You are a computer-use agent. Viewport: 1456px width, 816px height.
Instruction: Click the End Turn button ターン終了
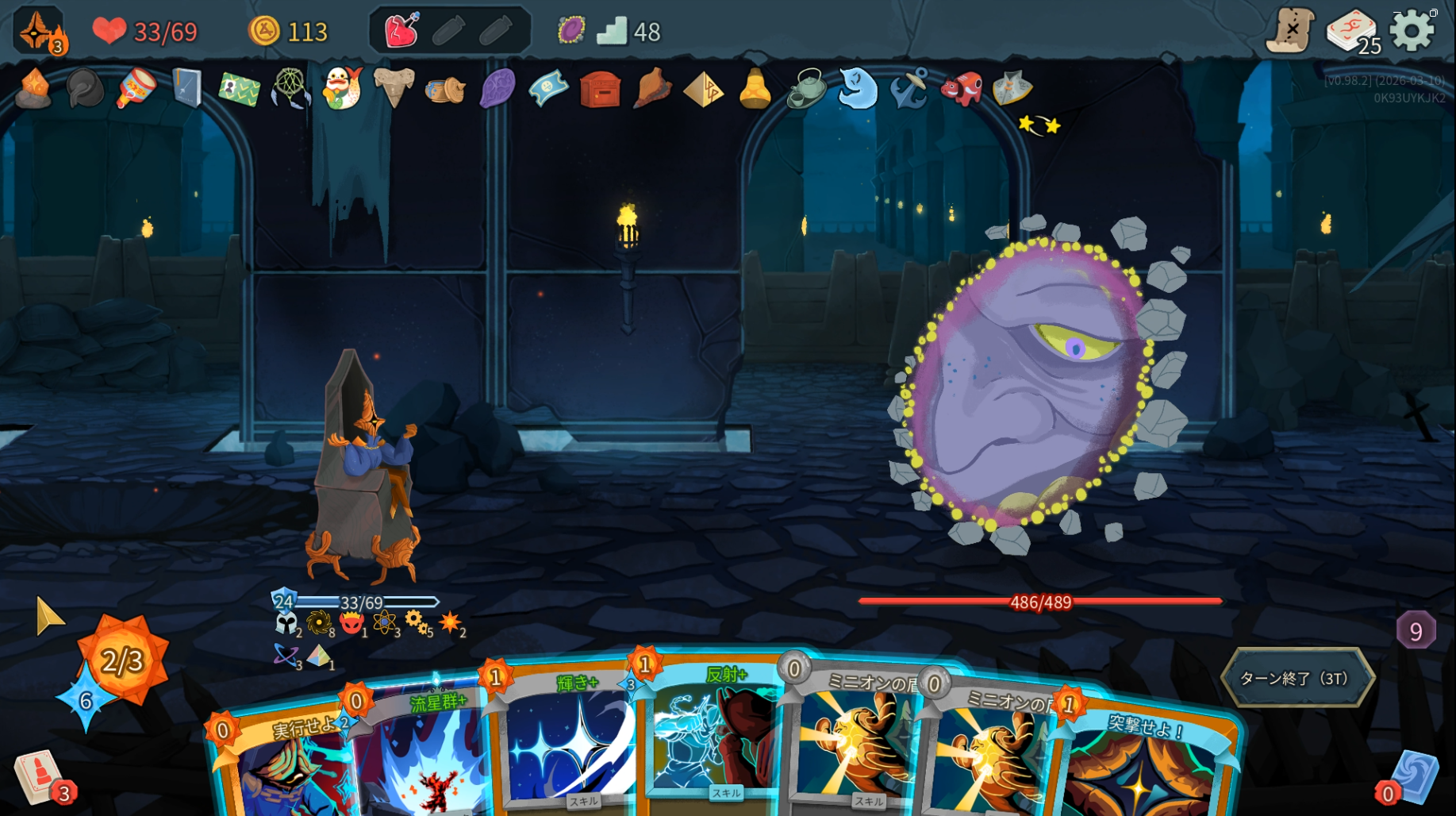1297,678
